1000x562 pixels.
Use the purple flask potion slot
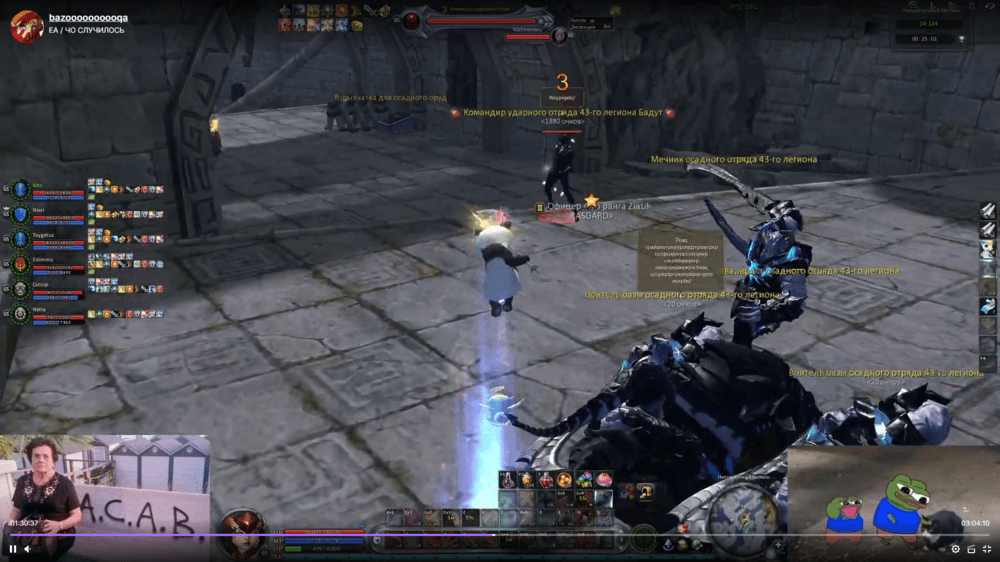tap(509, 480)
